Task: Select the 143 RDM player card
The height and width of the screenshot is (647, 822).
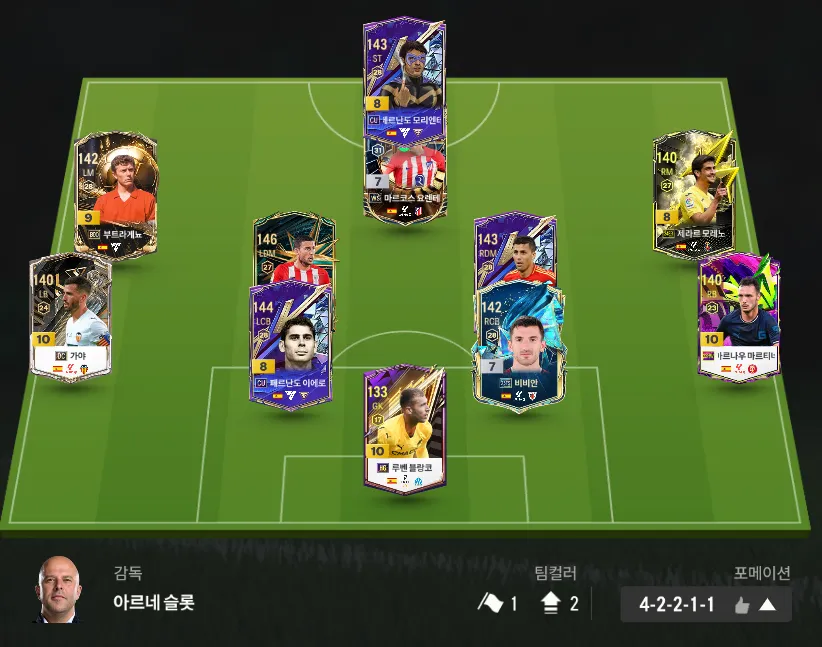Action: pyautogui.click(x=515, y=248)
